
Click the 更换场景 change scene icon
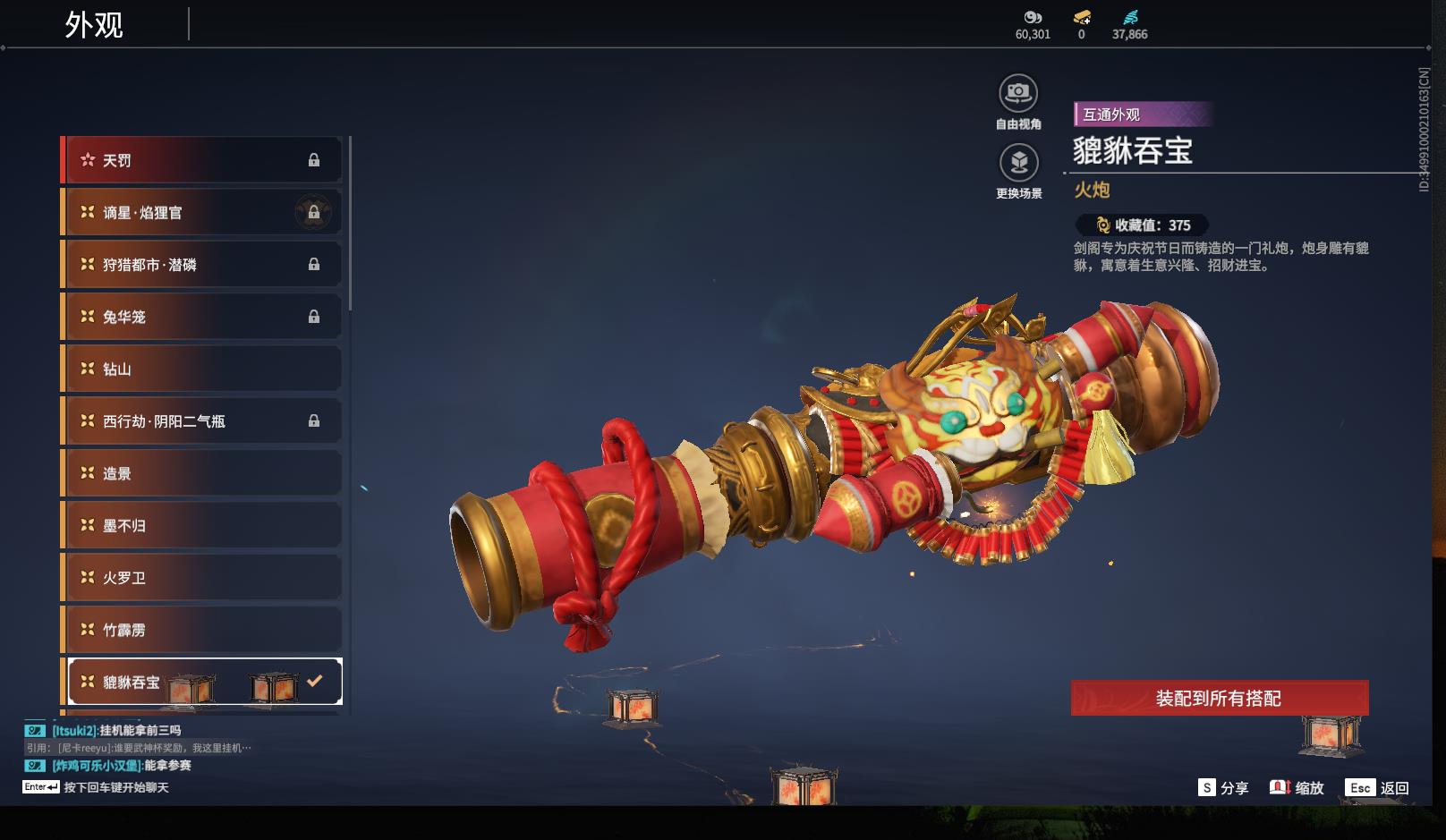point(1018,164)
